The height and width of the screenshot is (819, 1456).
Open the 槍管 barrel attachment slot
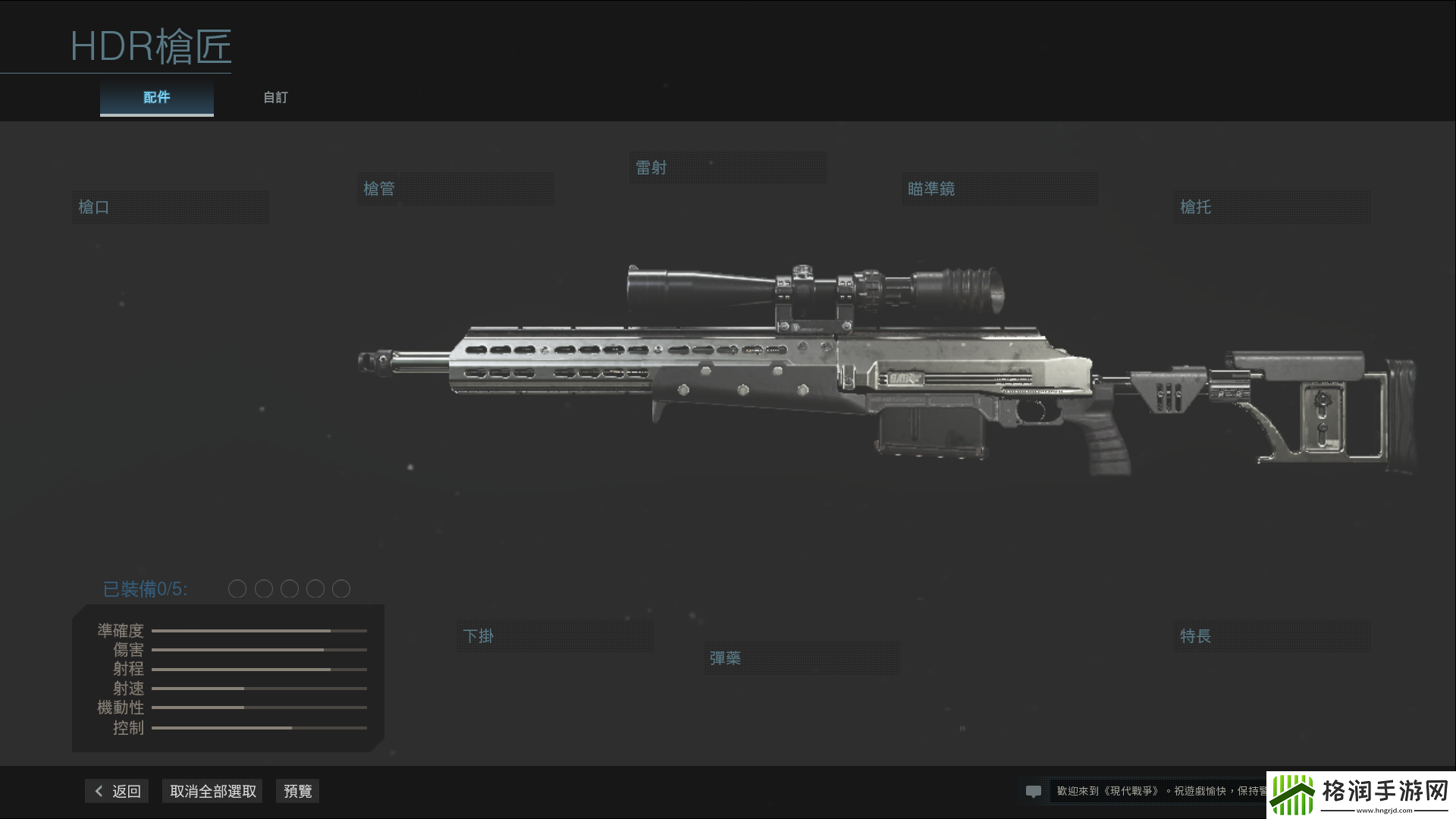click(455, 188)
